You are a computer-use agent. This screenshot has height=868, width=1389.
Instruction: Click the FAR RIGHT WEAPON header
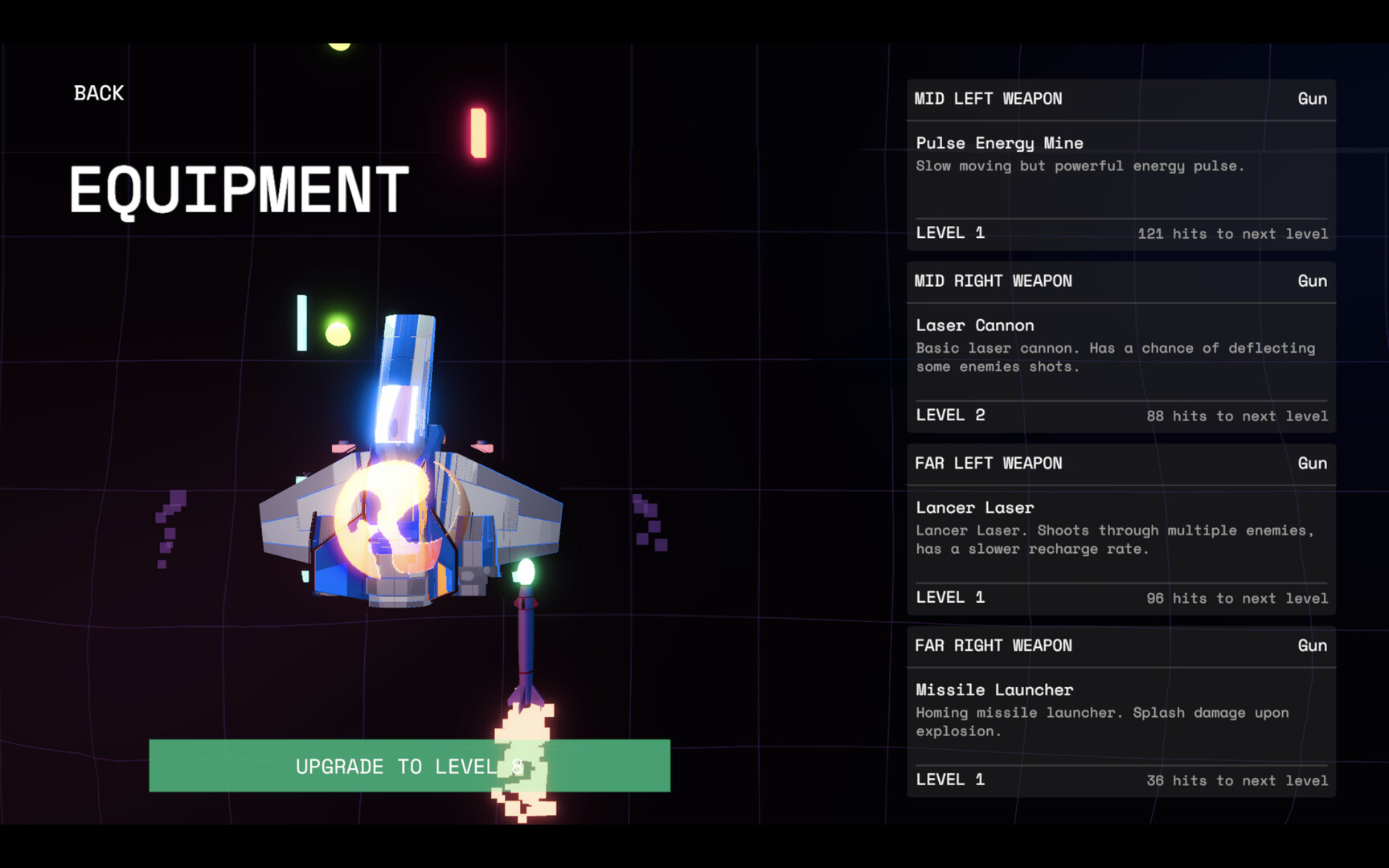[994, 645]
